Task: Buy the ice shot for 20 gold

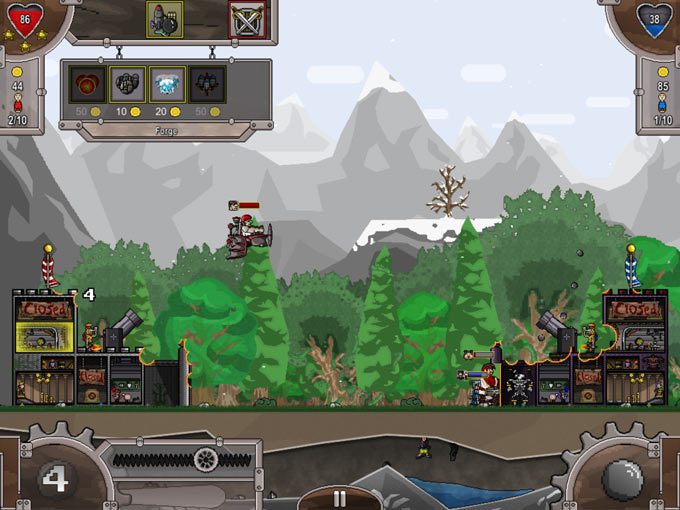Action: point(167,84)
